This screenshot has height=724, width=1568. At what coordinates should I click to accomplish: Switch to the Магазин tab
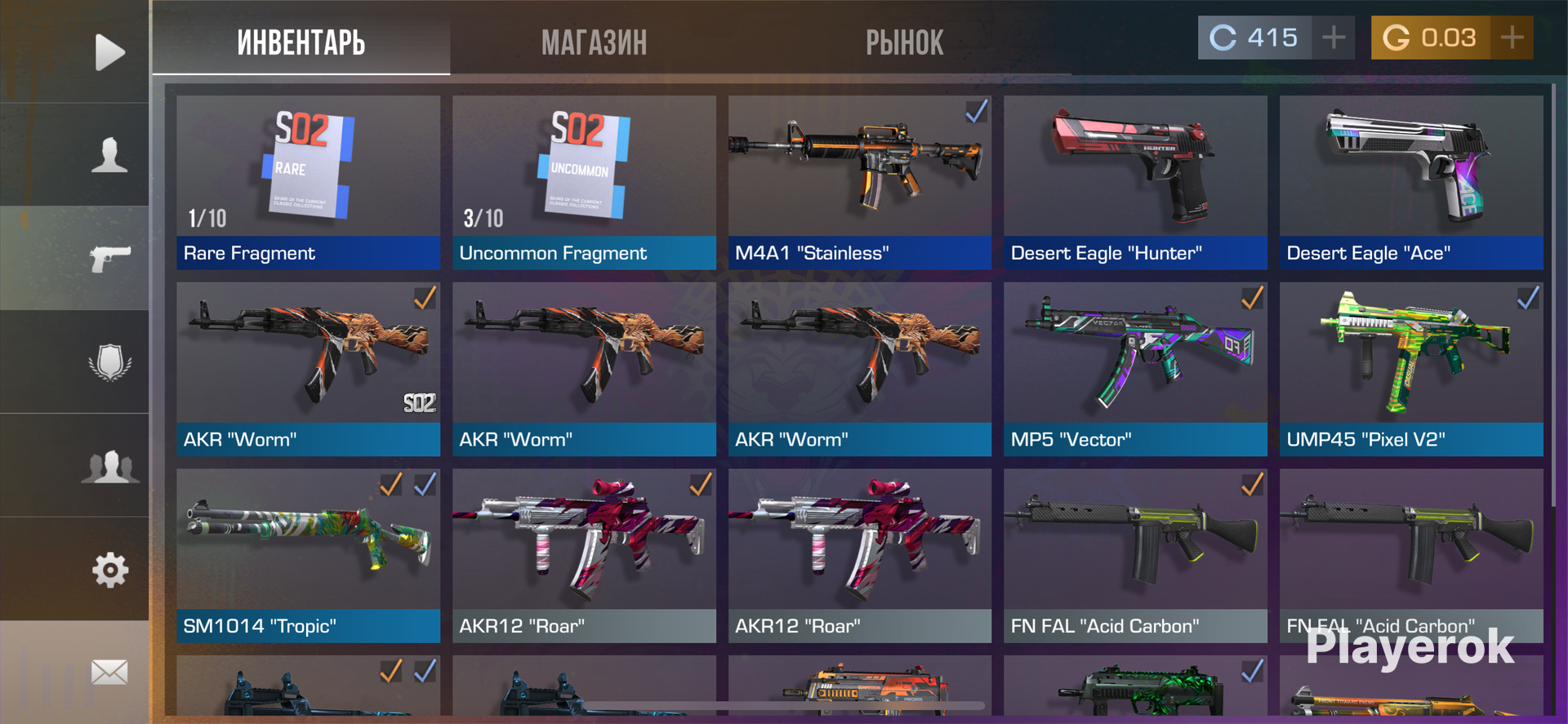click(x=594, y=42)
